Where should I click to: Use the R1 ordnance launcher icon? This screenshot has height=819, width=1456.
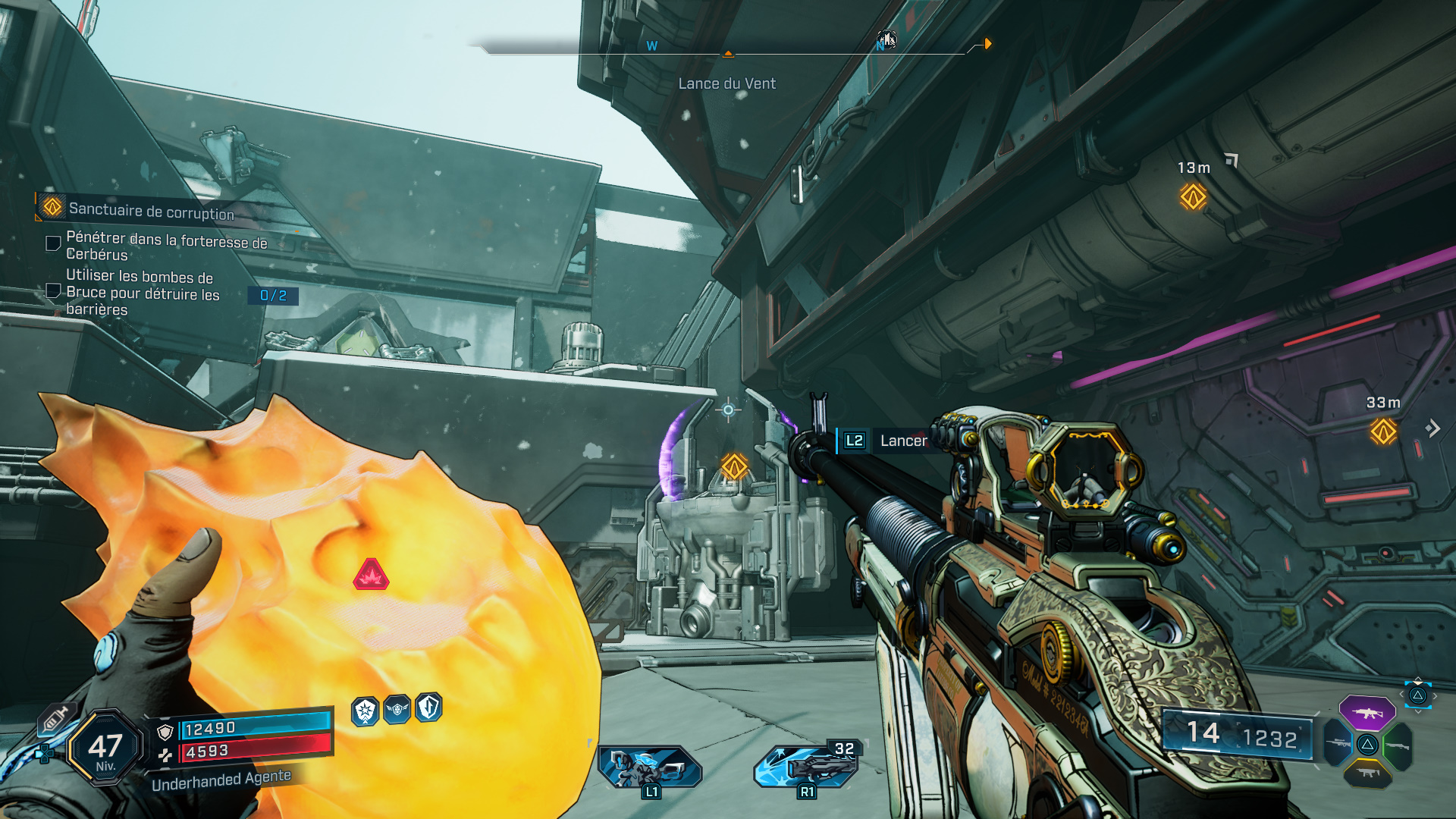coord(806,767)
